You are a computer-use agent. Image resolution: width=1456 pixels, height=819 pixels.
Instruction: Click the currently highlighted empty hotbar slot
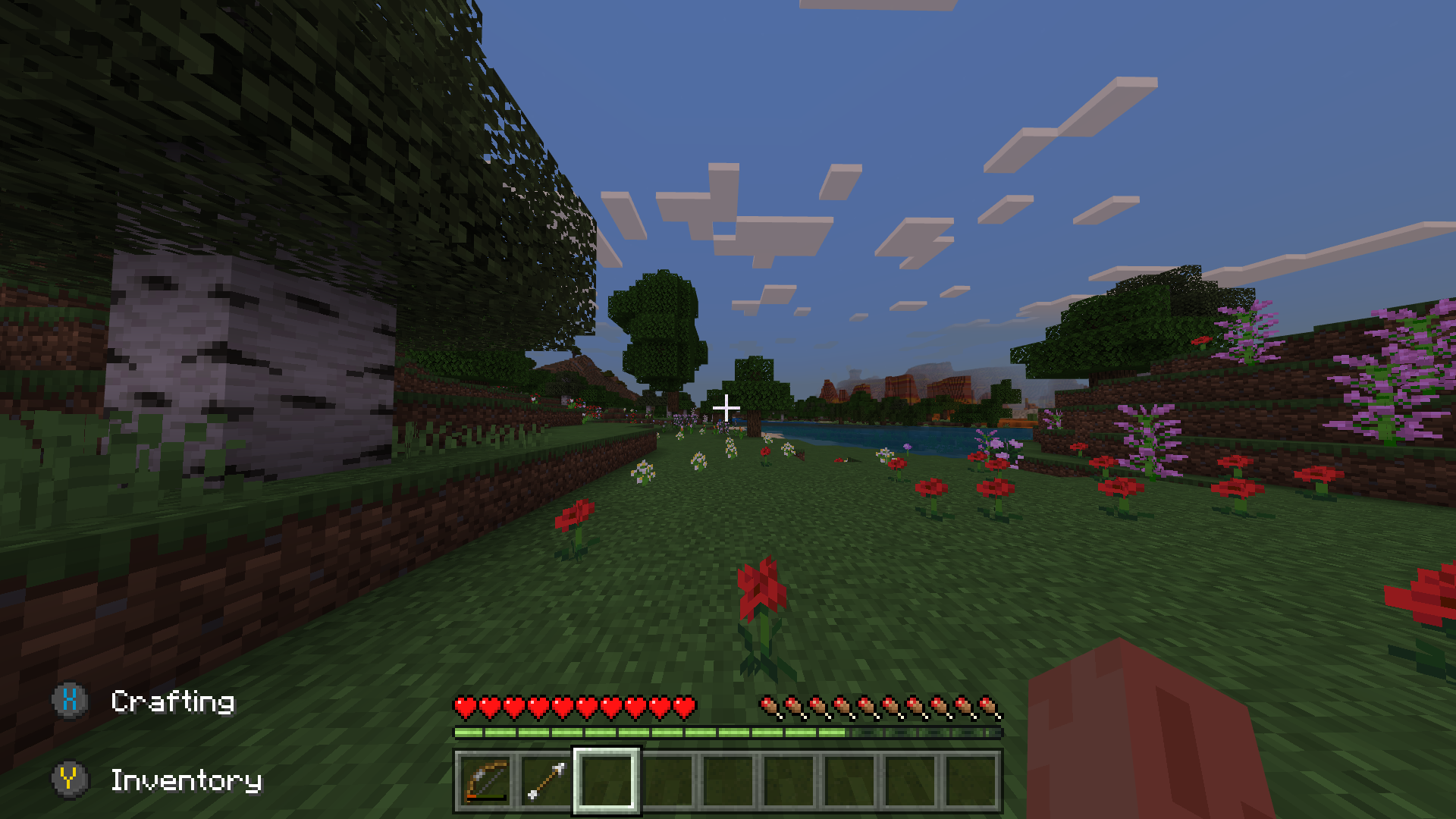pos(605,780)
